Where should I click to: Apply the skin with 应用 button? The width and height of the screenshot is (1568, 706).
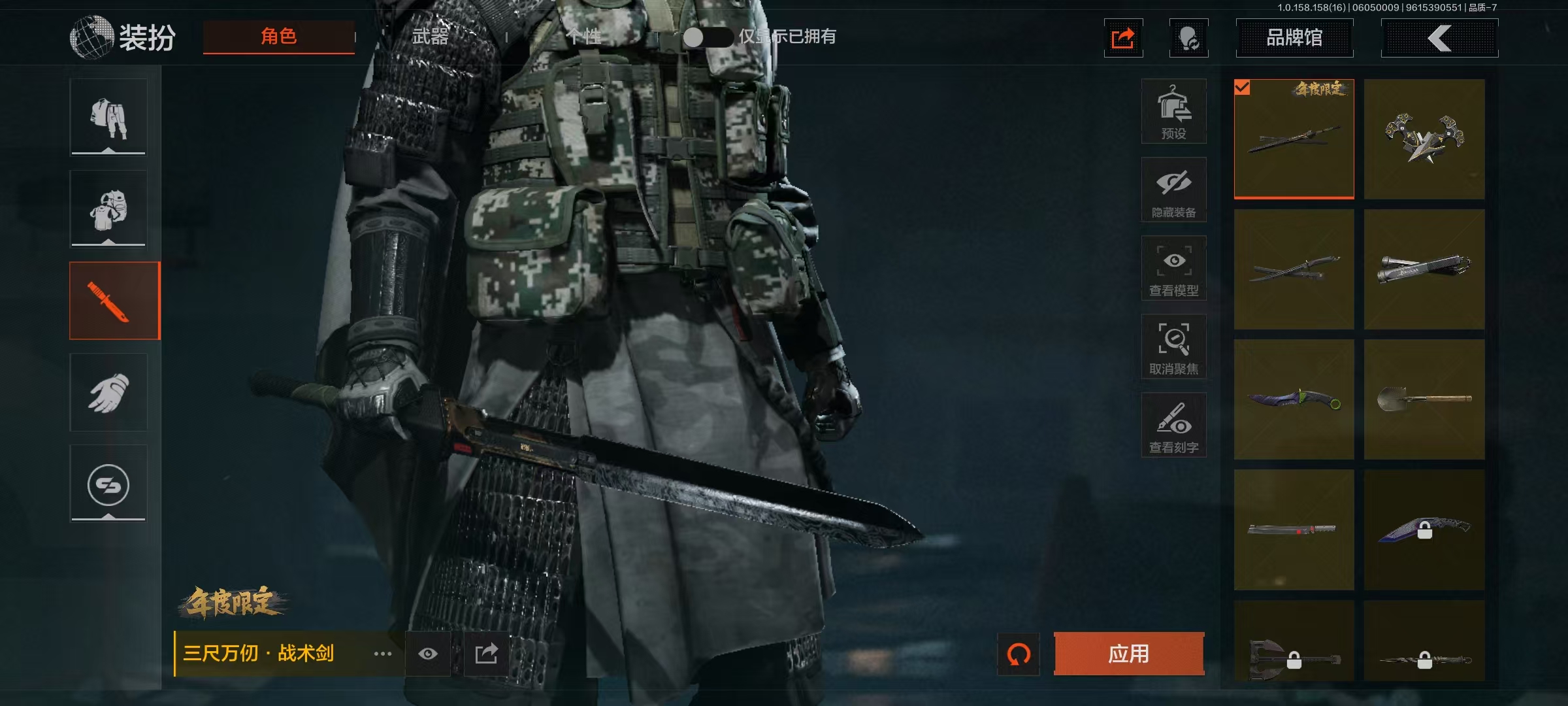tap(1128, 654)
